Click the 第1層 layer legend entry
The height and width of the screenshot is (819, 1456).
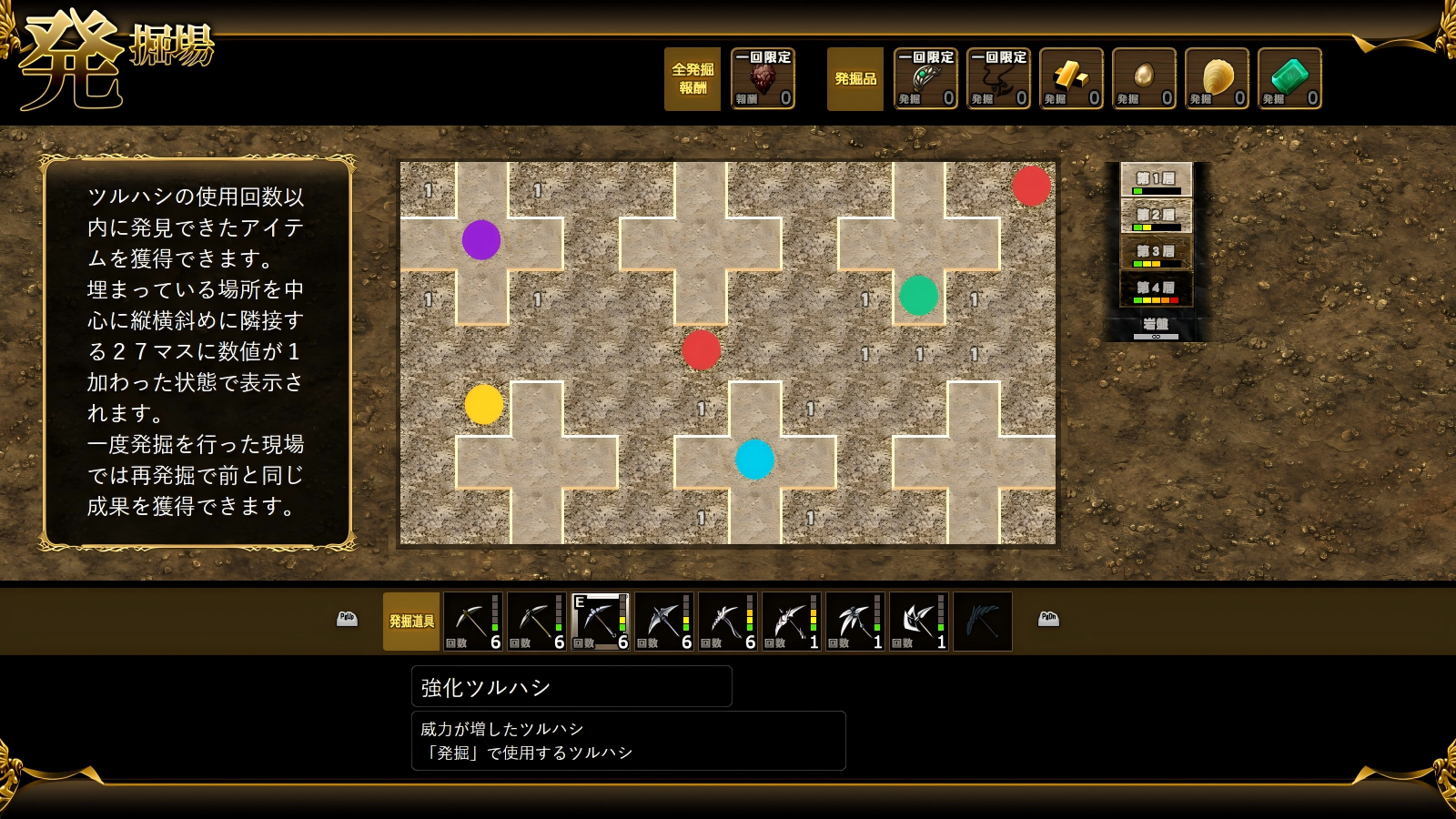click(x=1156, y=180)
